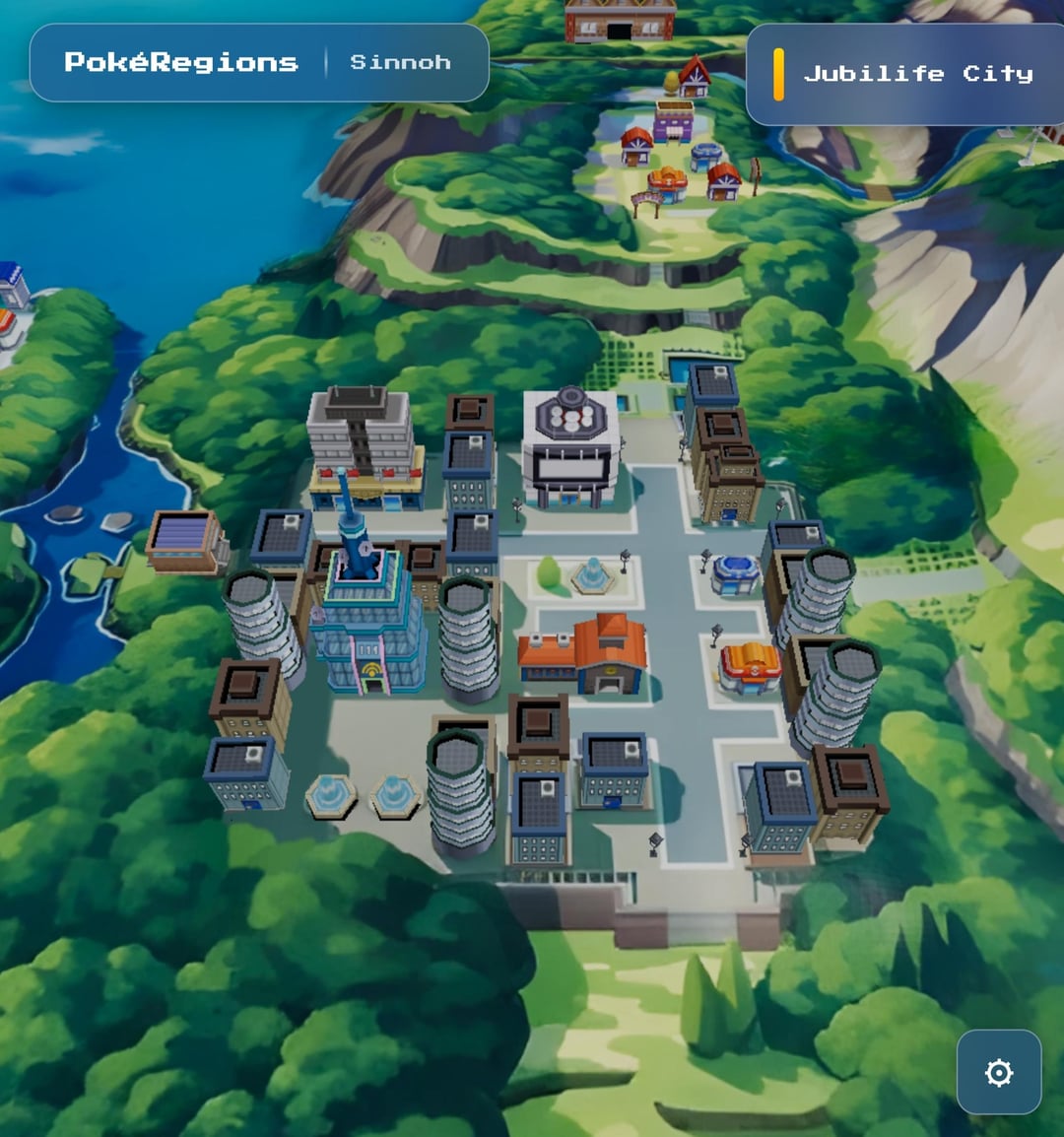Open the Jubilife City location panel
Image resolution: width=1064 pixels, height=1137 pixels.
click(x=916, y=74)
